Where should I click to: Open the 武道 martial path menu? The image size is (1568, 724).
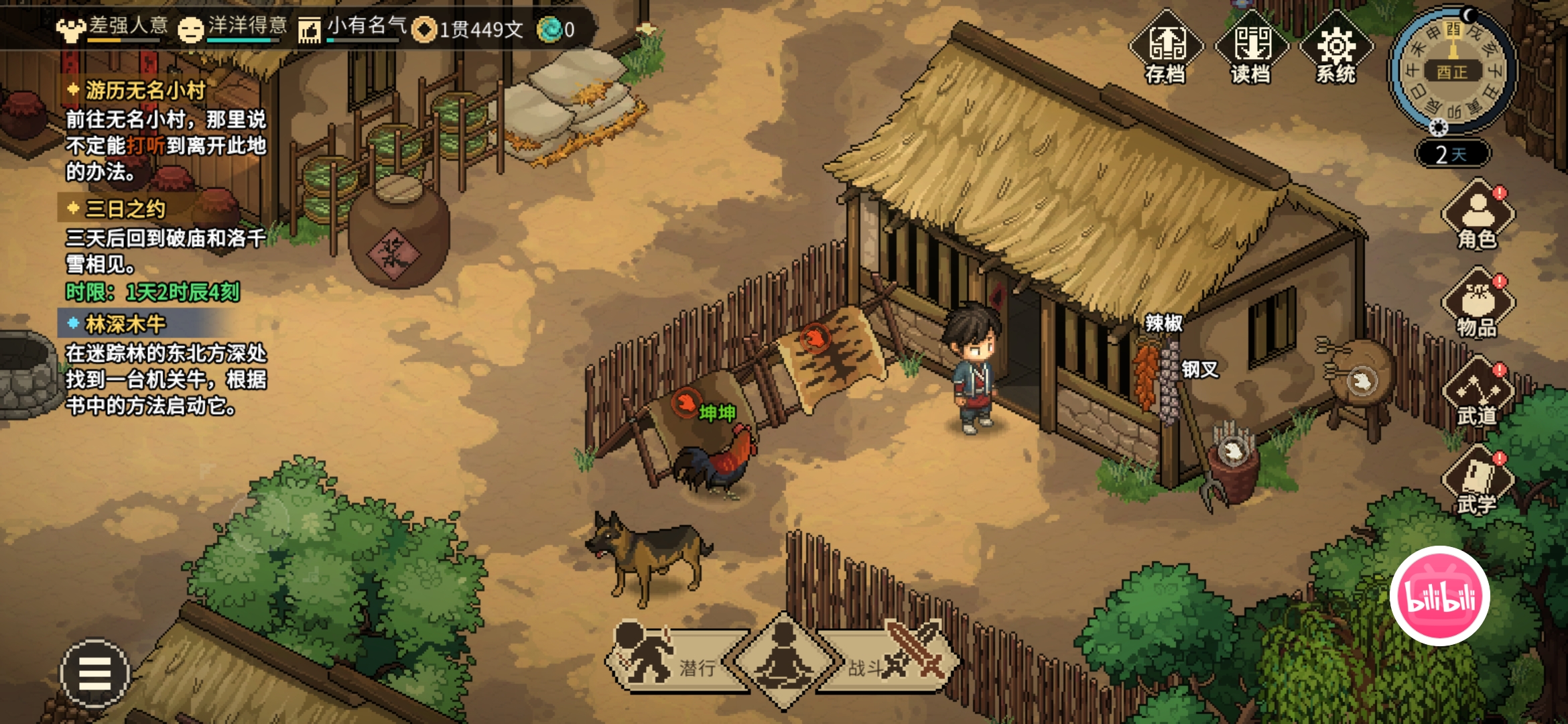[x=1478, y=394]
